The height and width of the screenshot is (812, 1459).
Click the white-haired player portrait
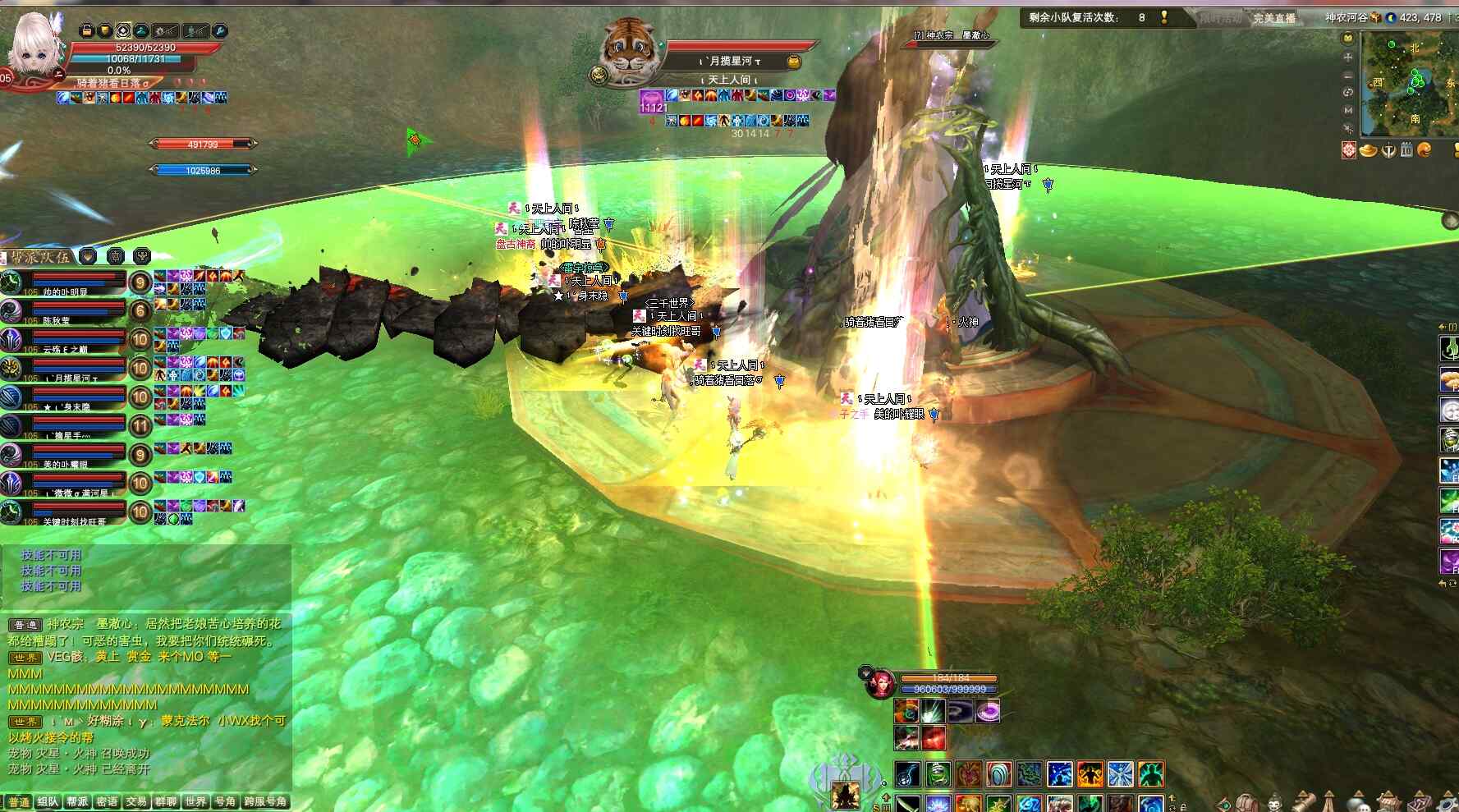coord(33,45)
